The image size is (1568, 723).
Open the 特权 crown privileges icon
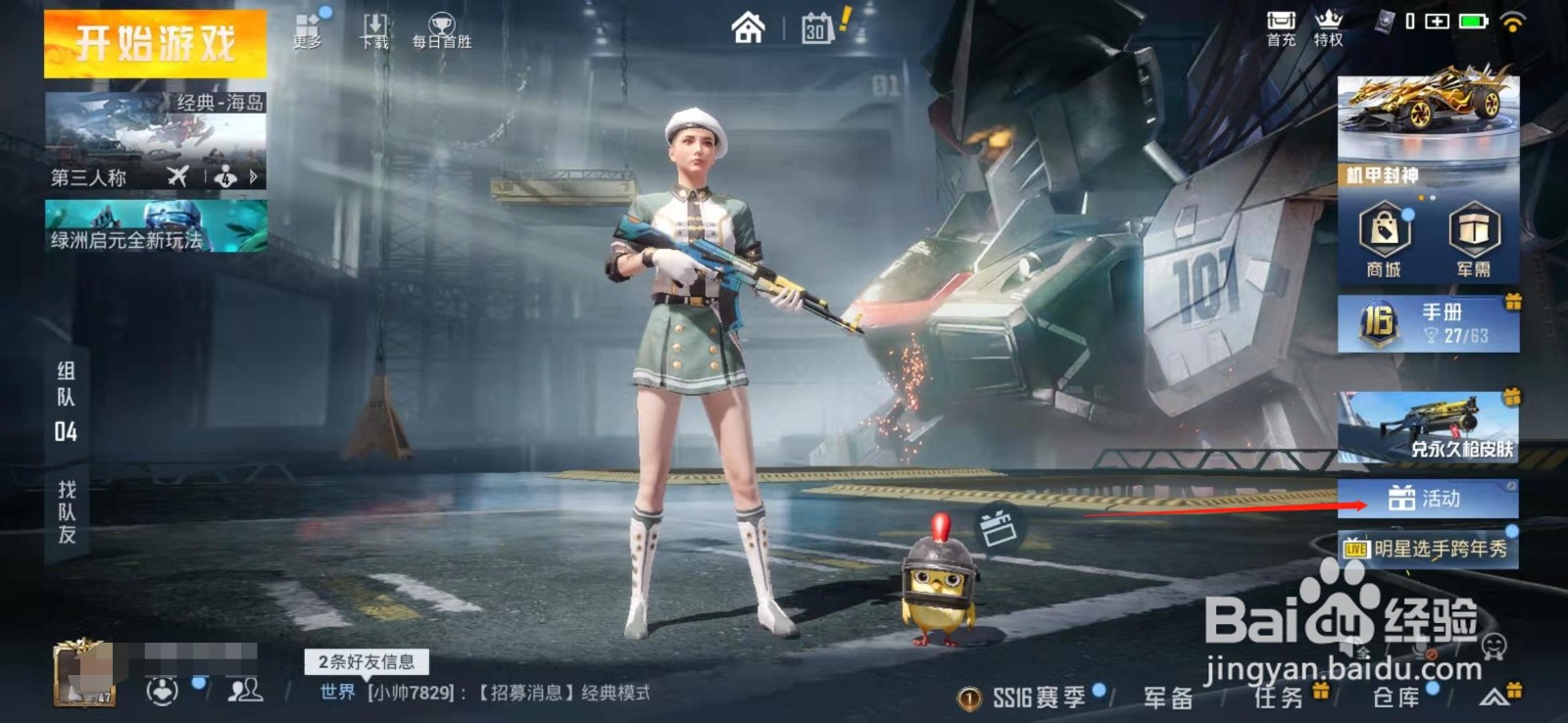(1330, 29)
